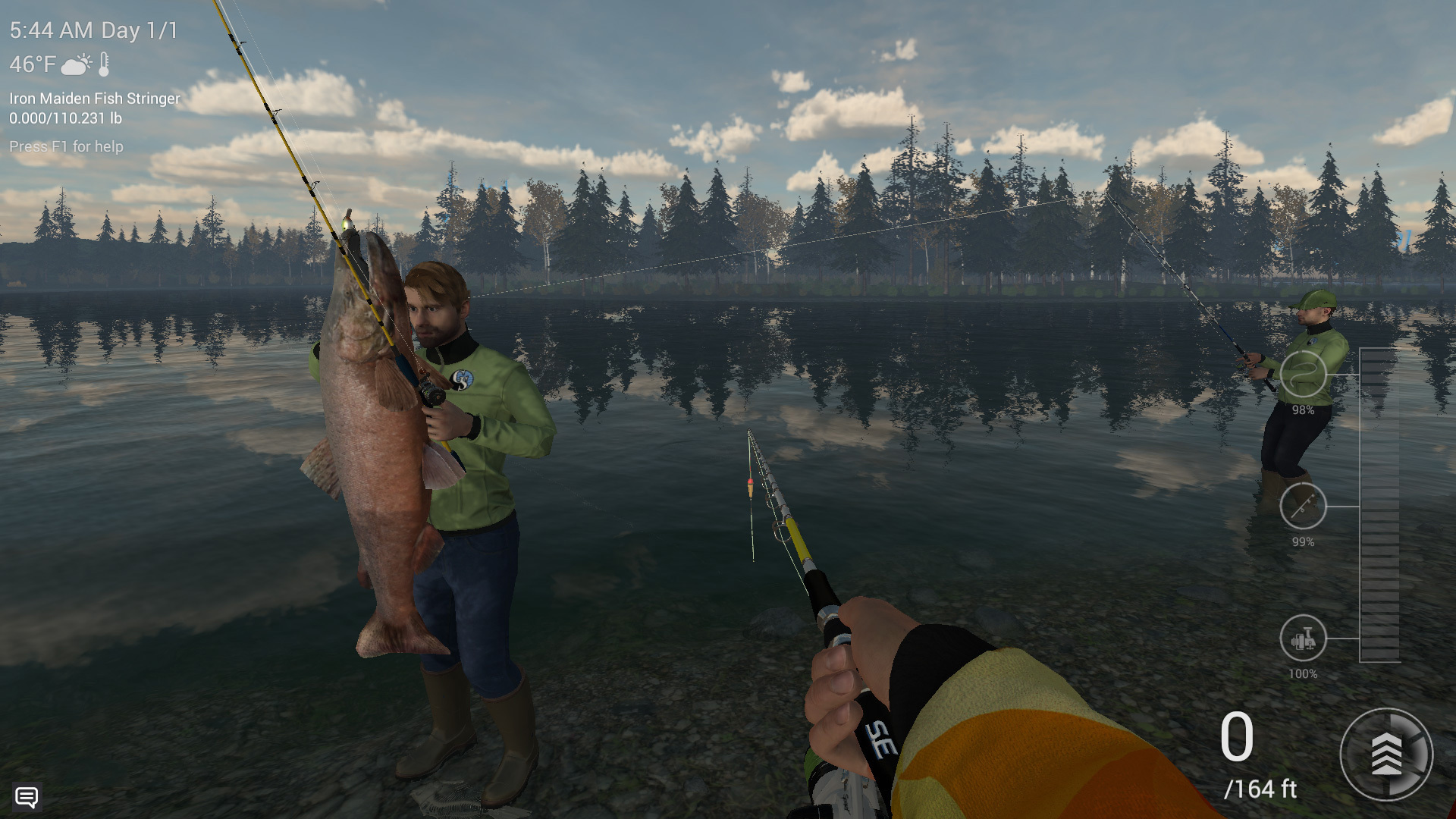Select the rod condition icon
Screen dimensions: 1456x819
click(x=1303, y=506)
